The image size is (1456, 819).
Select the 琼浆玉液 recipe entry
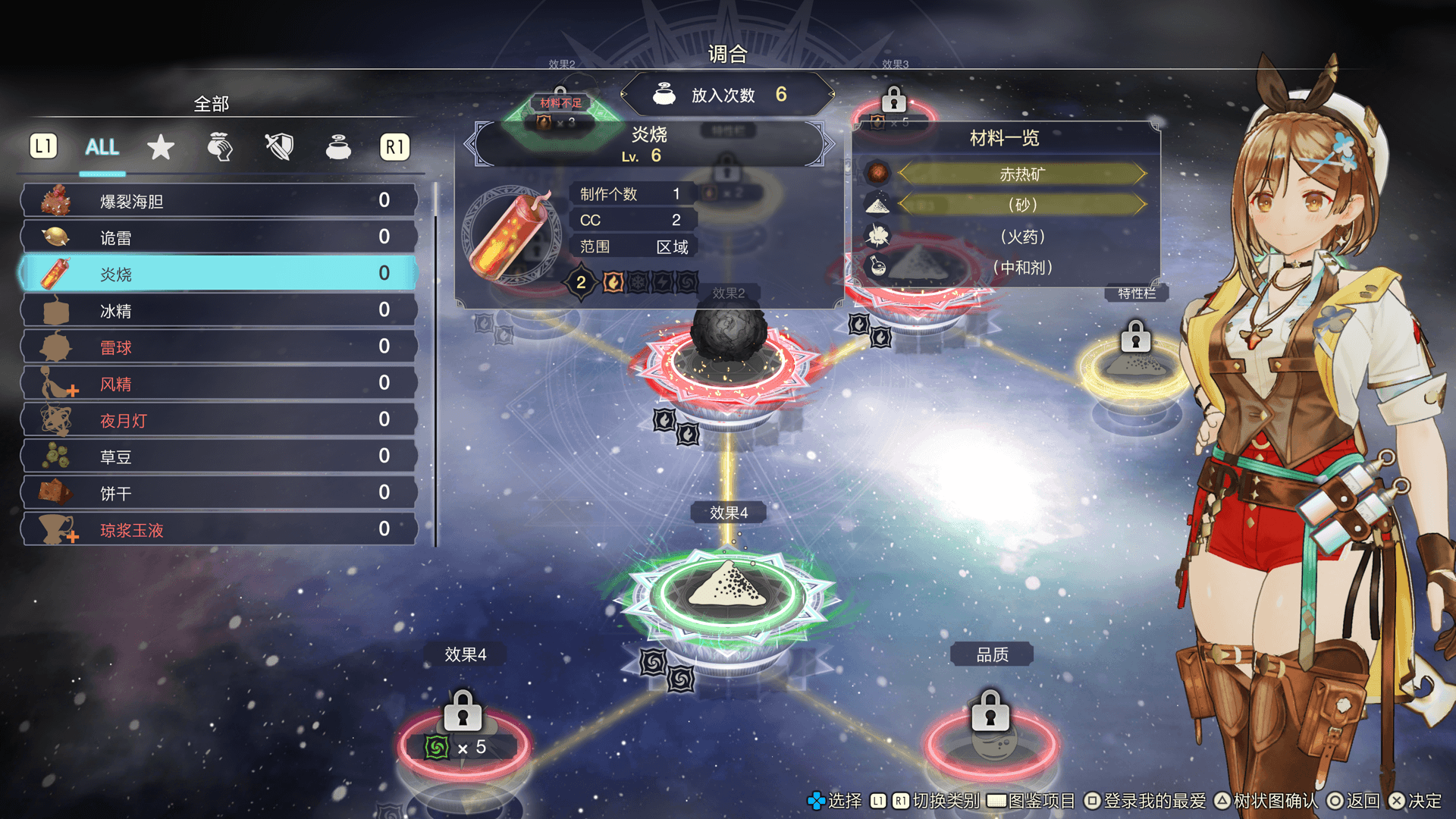pyautogui.click(x=220, y=529)
